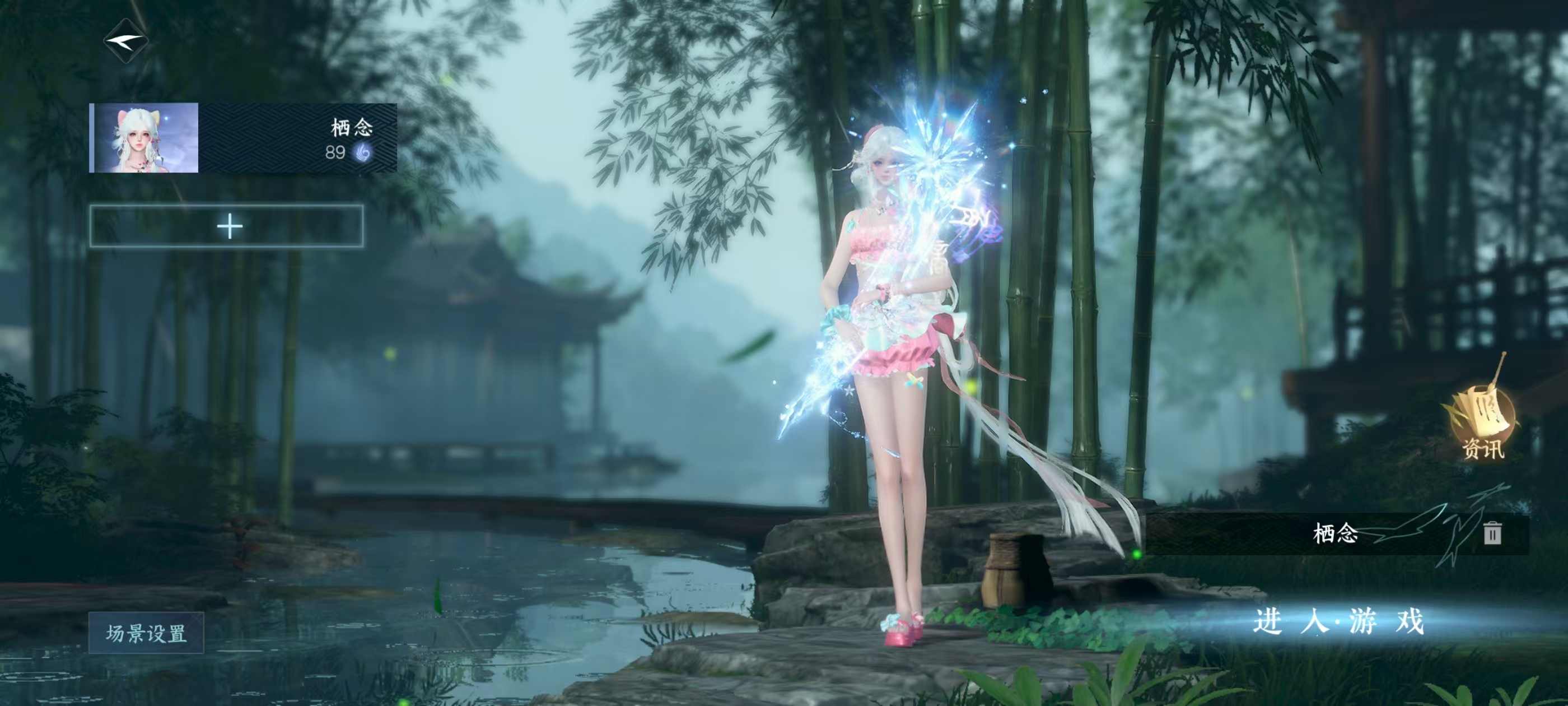Screen dimensions: 1568x706
Task: Go back using the arrow button
Action: 126,41
